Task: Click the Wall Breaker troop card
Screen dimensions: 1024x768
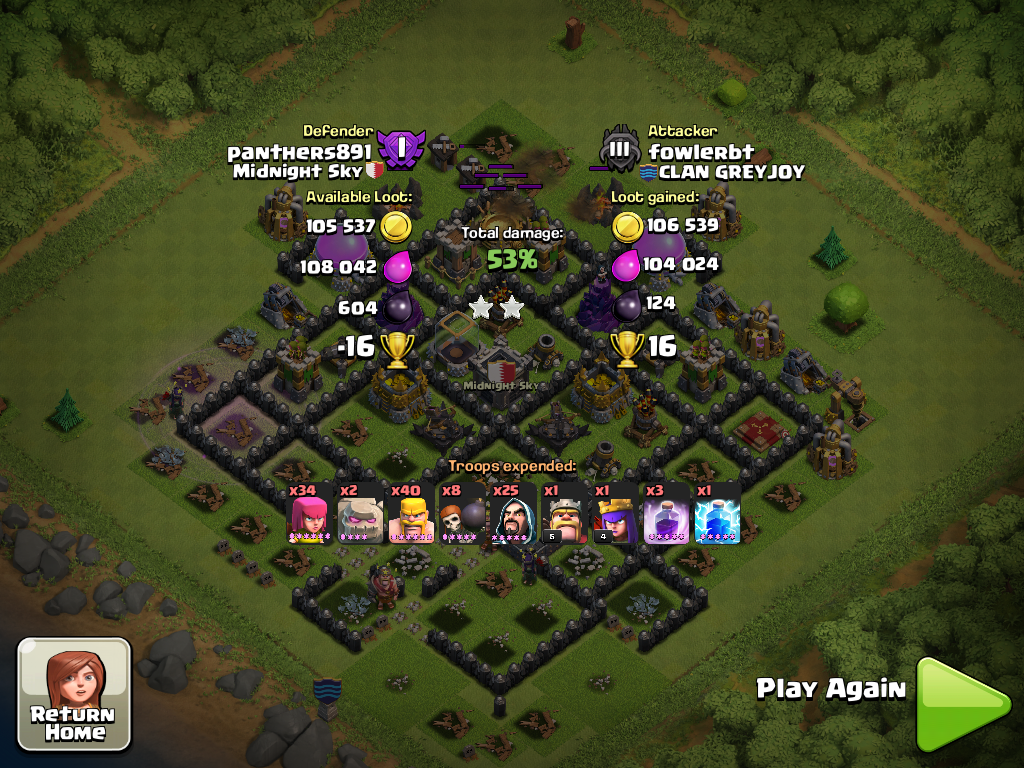Action: (463, 514)
